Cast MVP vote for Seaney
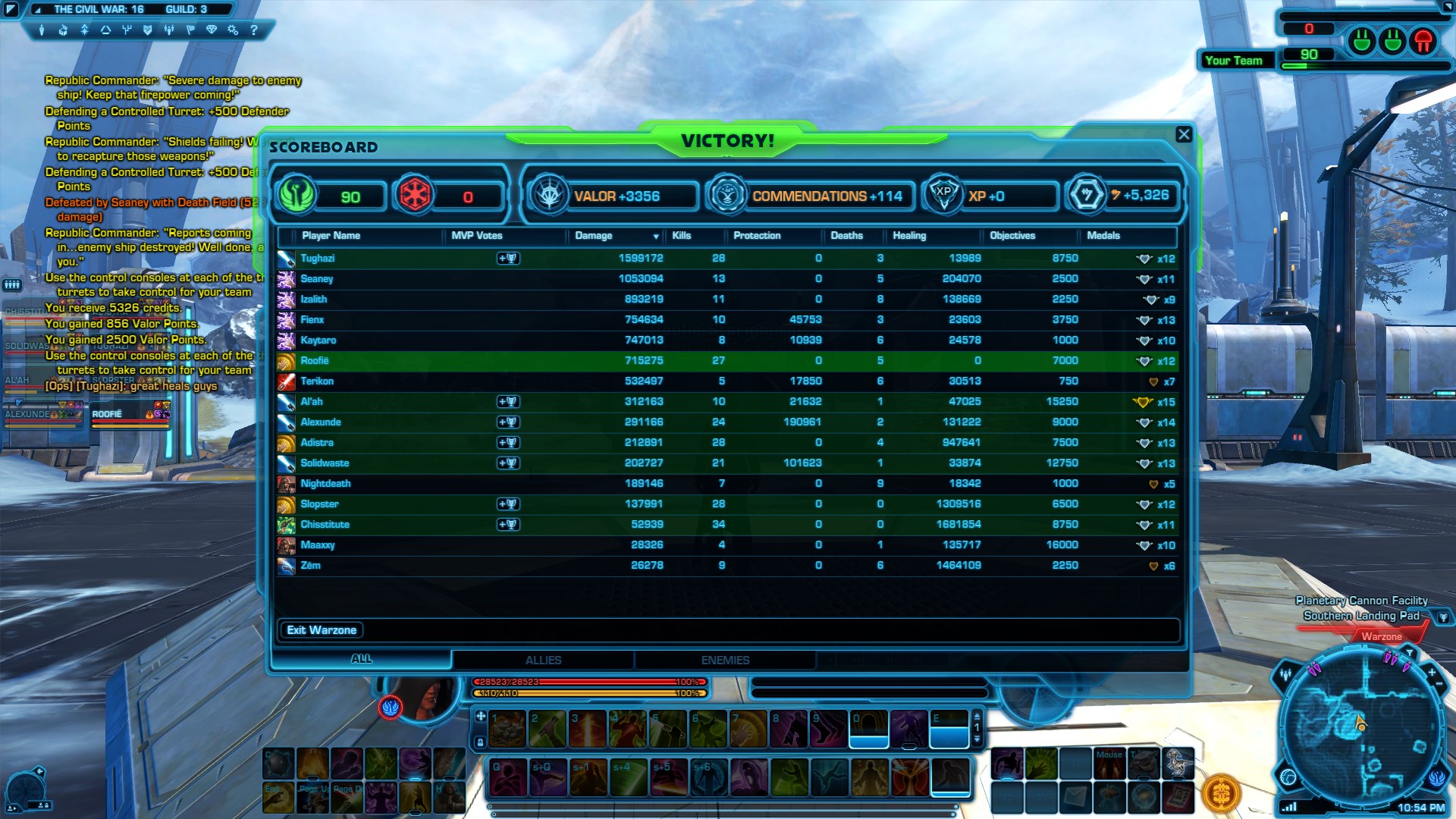Image resolution: width=1456 pixels, height=819 pixels. (x=510, y=278)
